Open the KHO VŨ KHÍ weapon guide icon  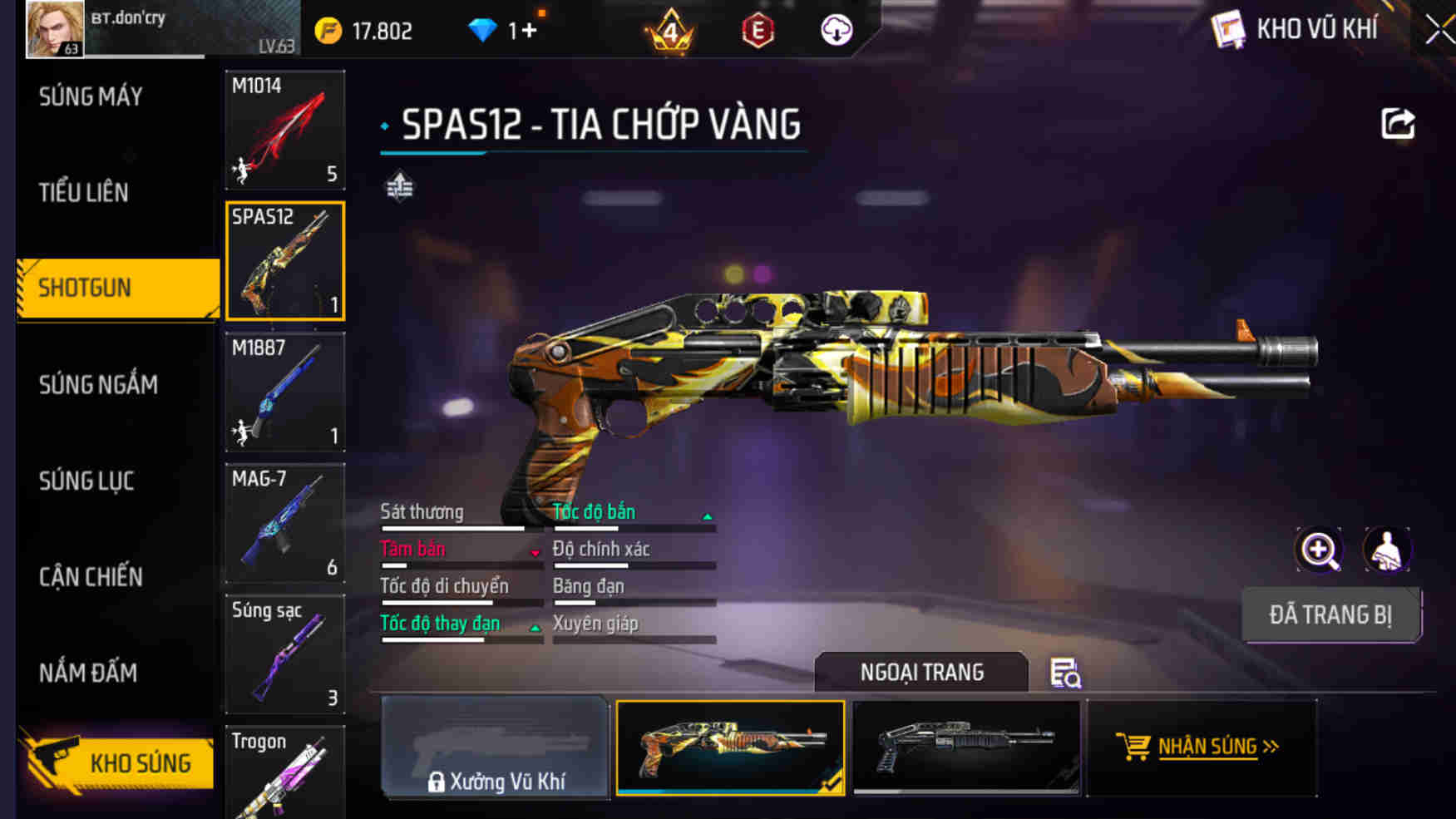(1228, 29)
